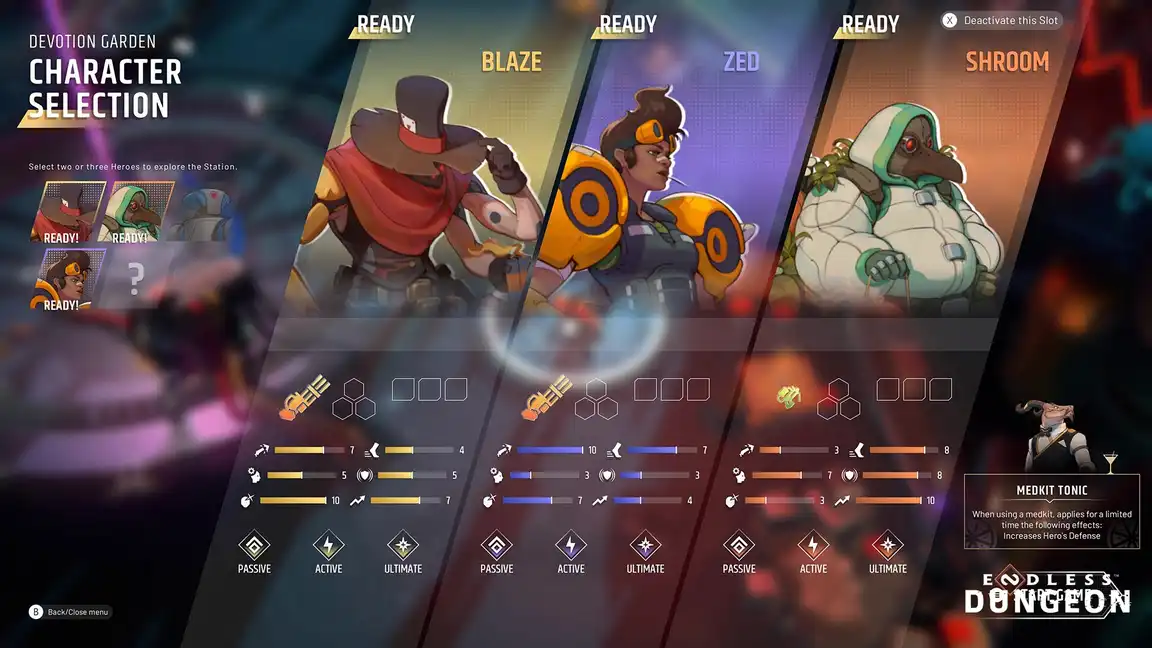Open Shroom's Ultimate skill icon
Image resolution: width=1152 pixels, height=648 pixels.
coord(888,546)
